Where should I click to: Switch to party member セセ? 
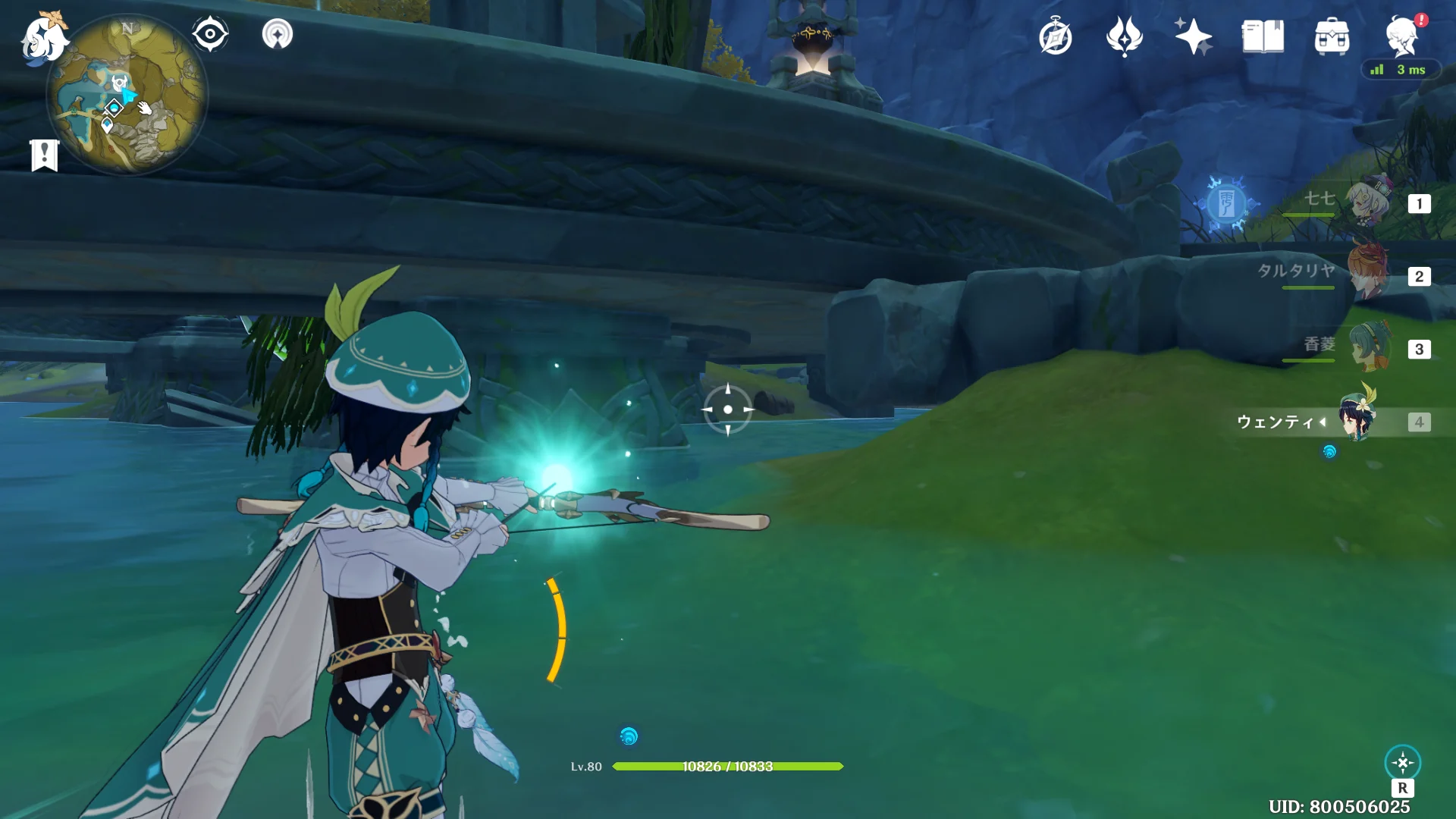click(1367, 202)
